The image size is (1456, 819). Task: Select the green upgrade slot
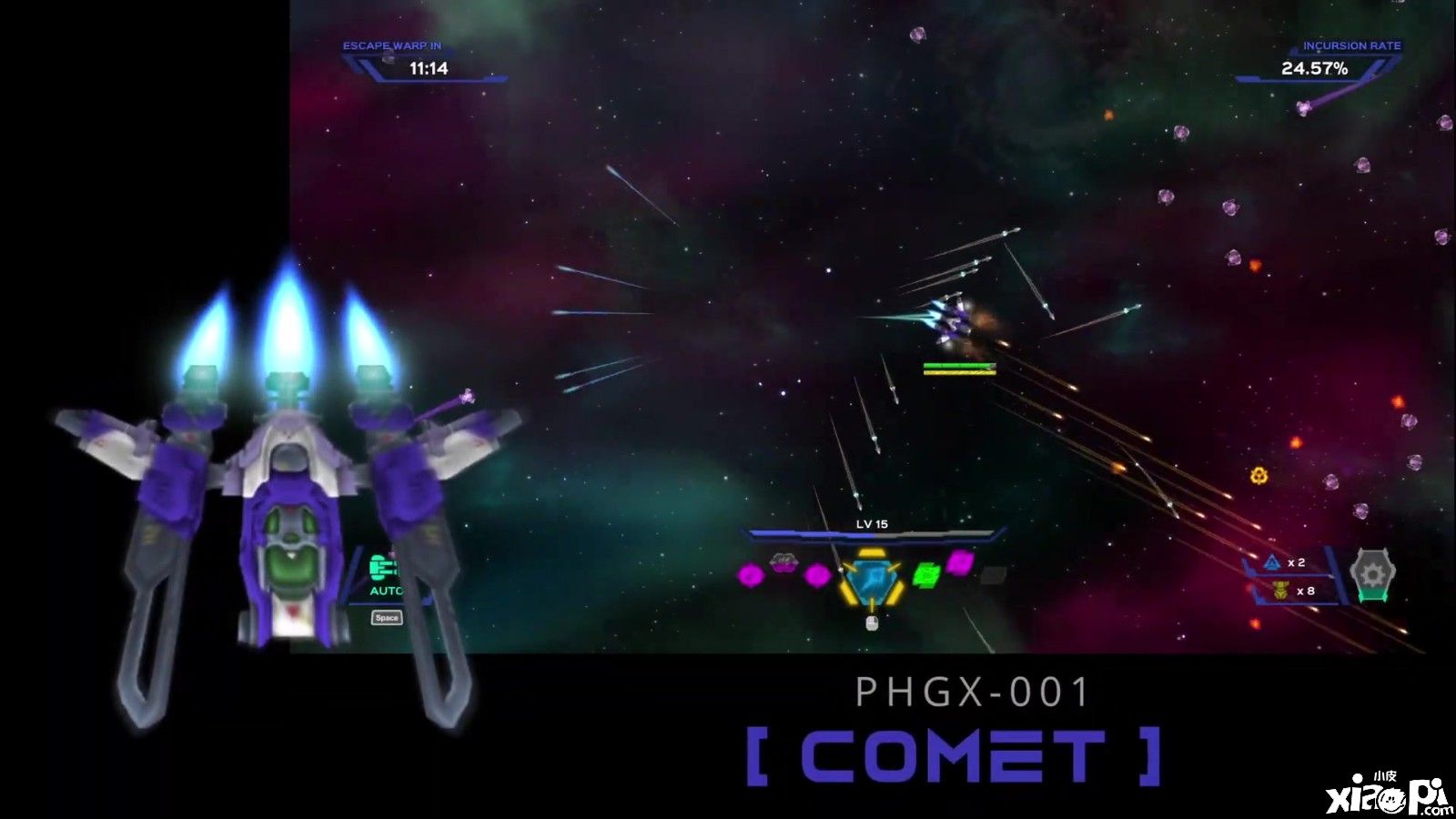[925, 575]
